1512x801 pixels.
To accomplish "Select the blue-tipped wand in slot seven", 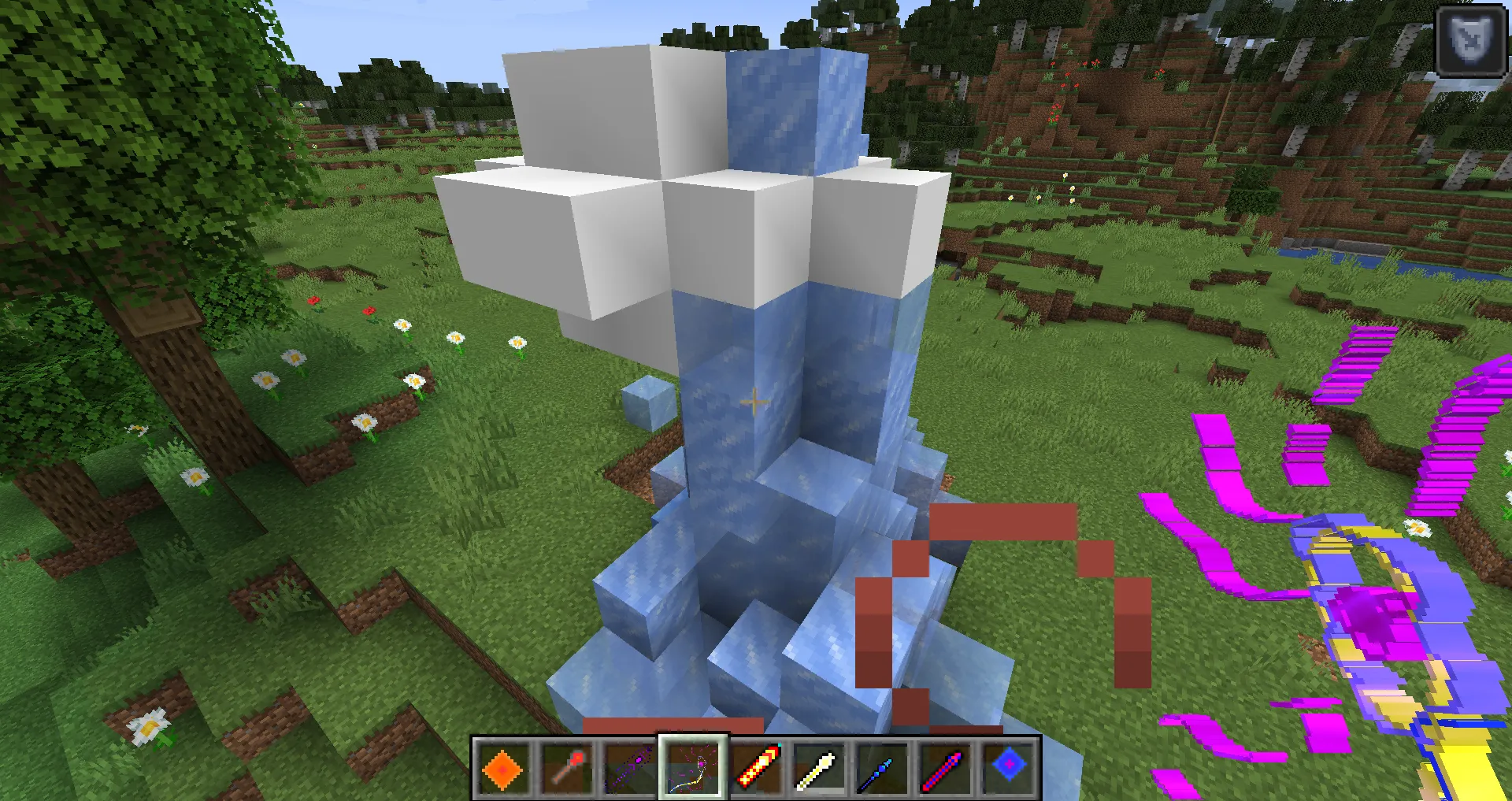I will point(882,769).
